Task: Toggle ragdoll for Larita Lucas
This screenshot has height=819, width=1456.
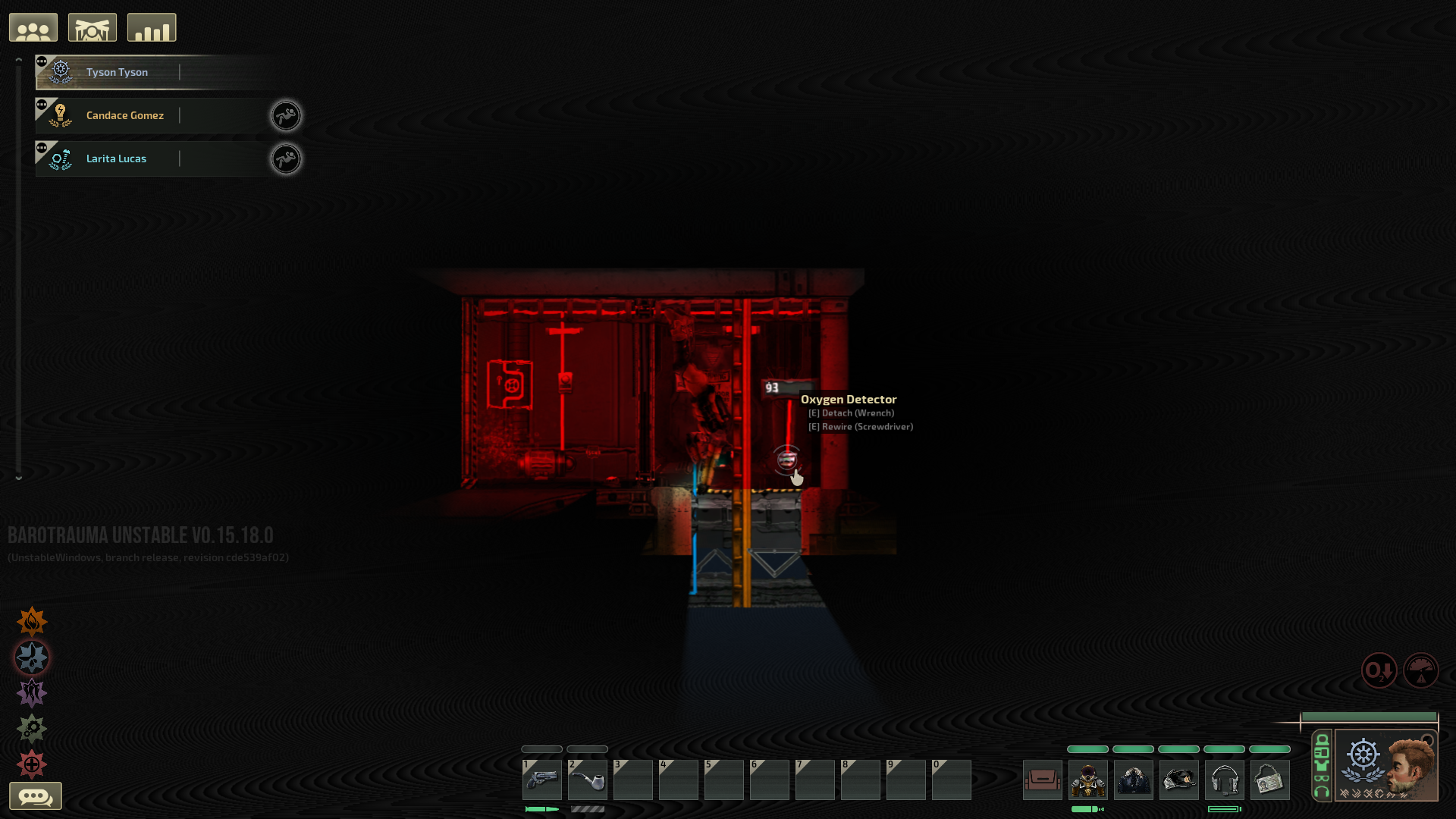Action: pyautogui.click(x=286, y=158)
